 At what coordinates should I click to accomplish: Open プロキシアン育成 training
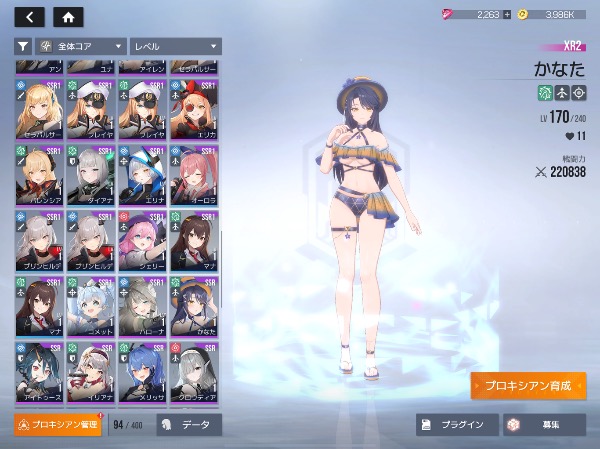click(x=528, y=385)
